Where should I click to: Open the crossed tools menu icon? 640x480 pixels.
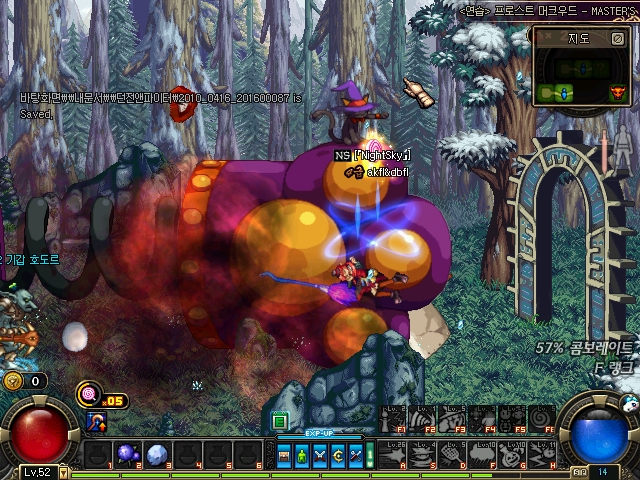coord(355,456)
